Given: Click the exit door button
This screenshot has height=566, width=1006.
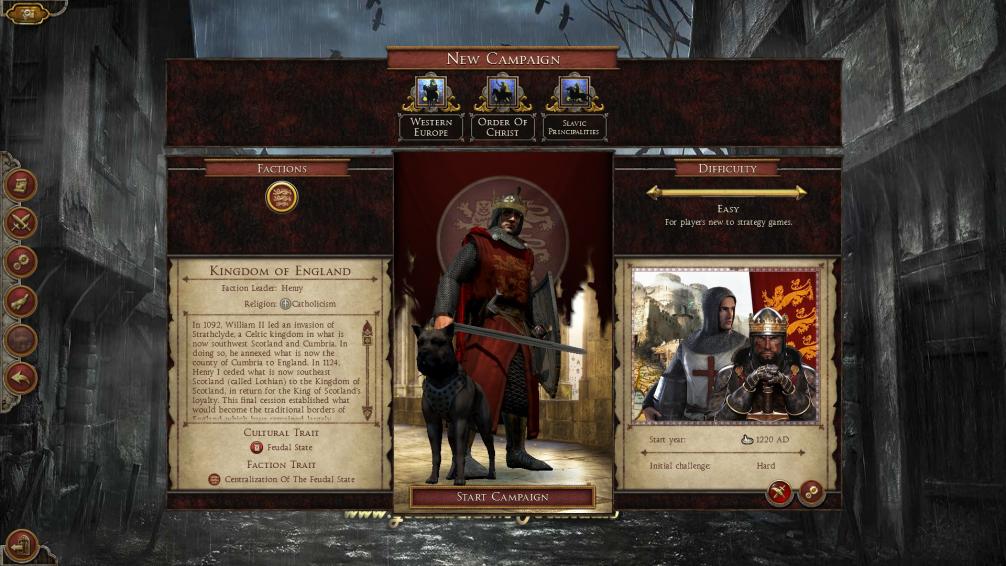Looking at the screenshot, I should (x=22, y=545).
